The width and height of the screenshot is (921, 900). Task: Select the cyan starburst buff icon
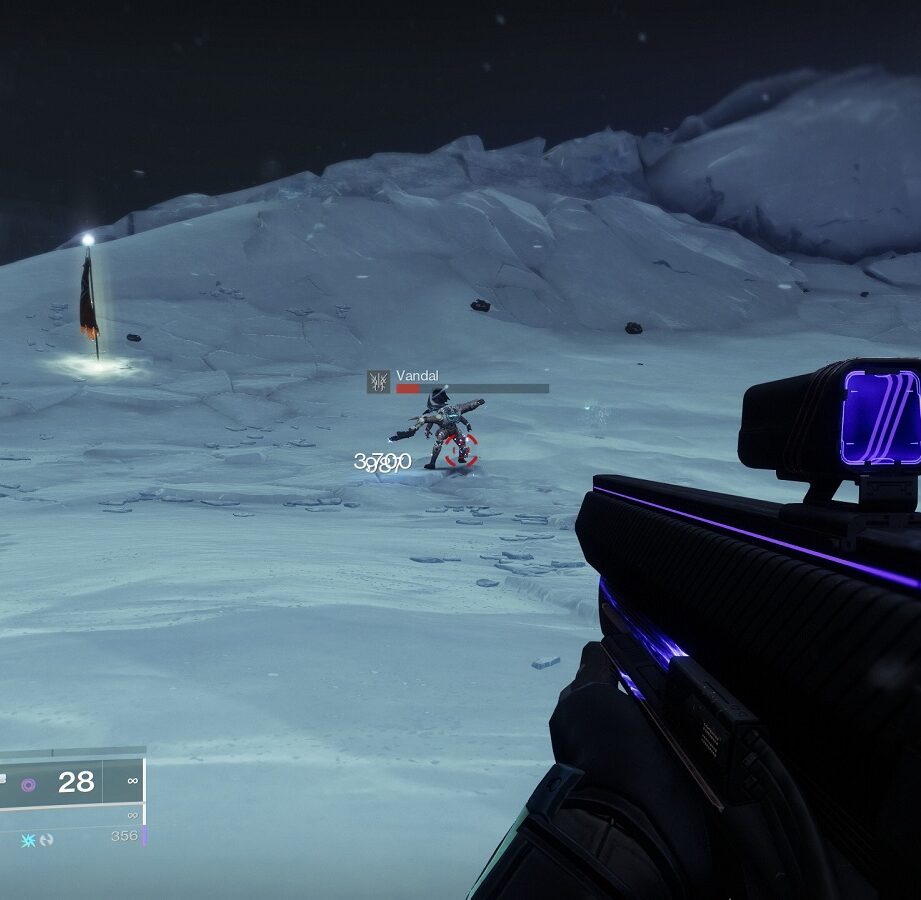29,840
